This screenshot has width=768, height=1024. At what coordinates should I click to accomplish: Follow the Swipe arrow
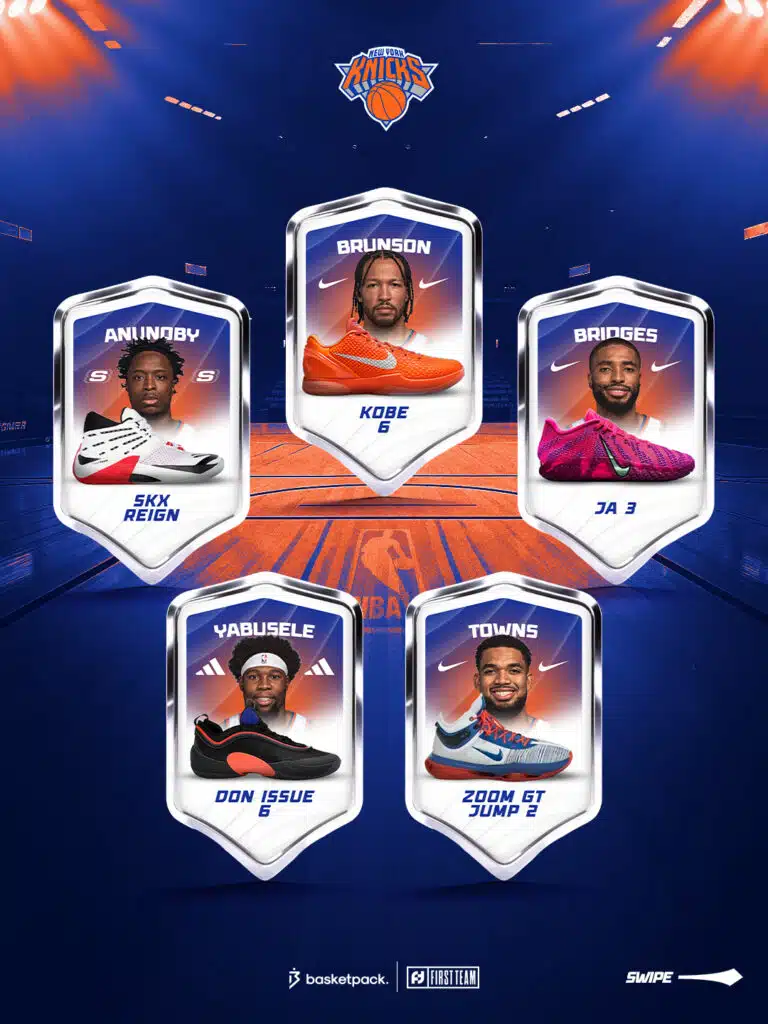click(684, 977)
